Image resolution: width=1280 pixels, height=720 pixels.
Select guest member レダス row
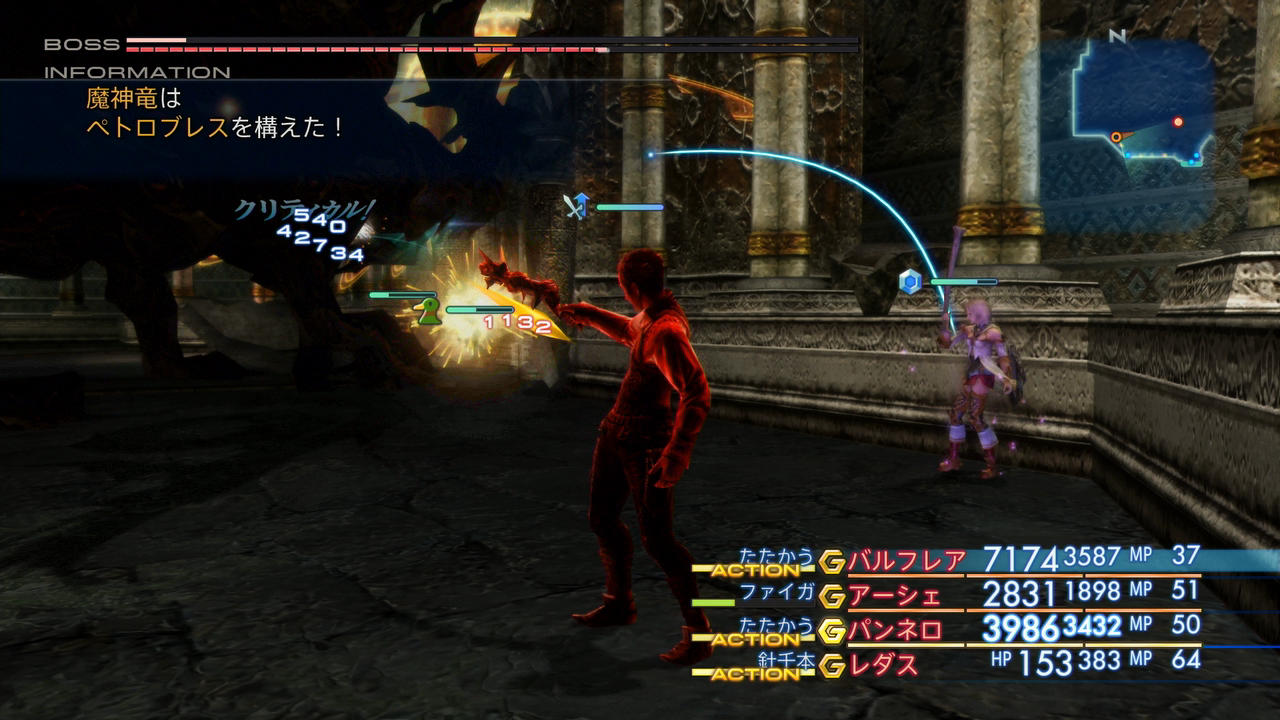883,664
